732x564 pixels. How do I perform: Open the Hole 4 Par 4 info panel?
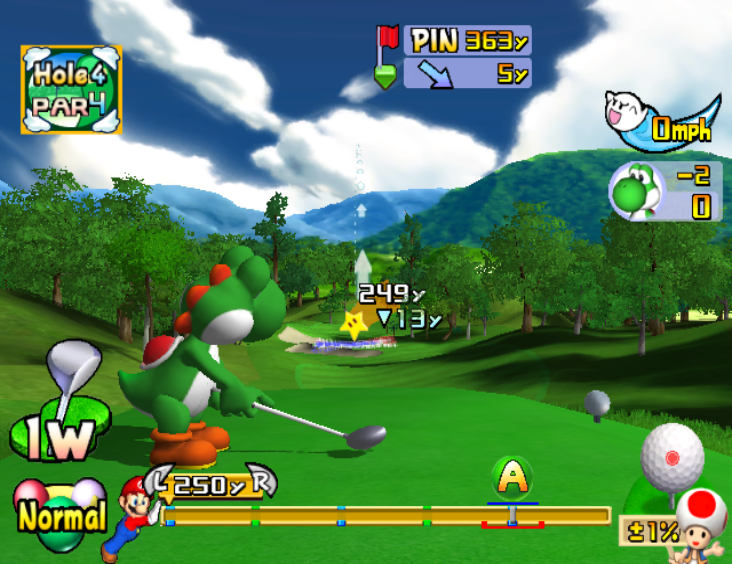(71, 88)
